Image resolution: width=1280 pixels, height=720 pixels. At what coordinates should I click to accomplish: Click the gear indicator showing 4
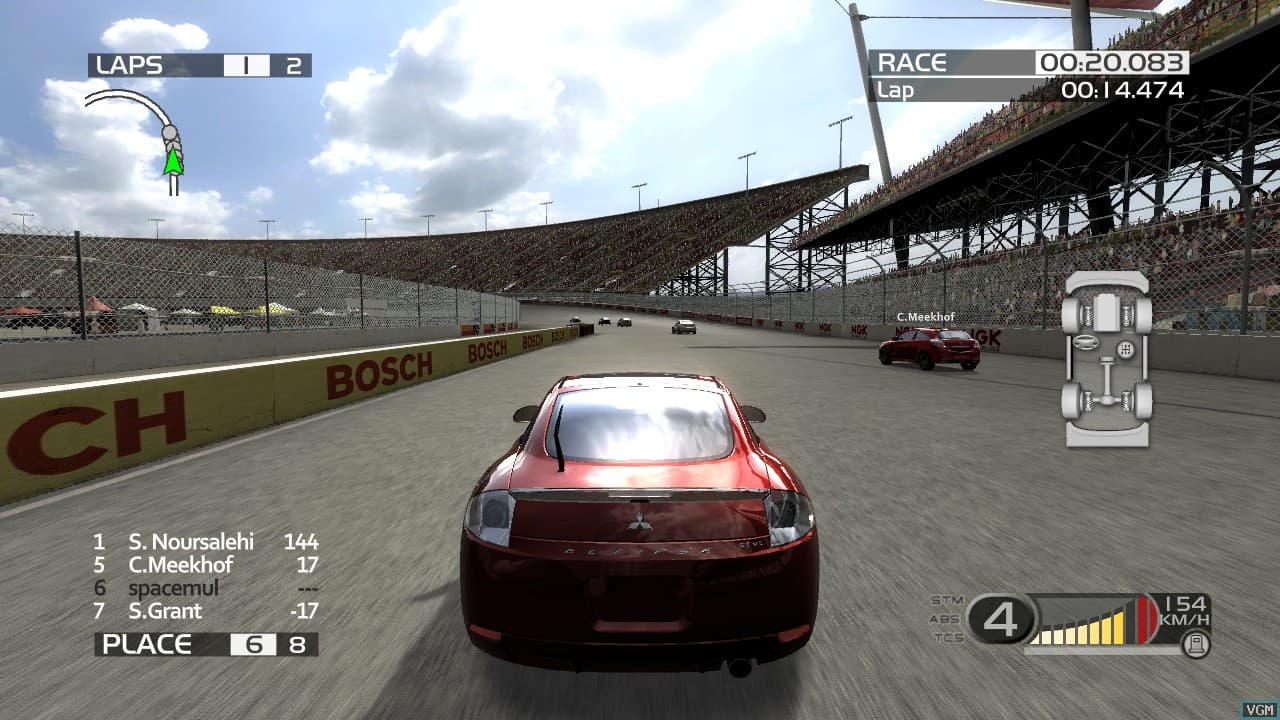click(x=1001, y=618)
